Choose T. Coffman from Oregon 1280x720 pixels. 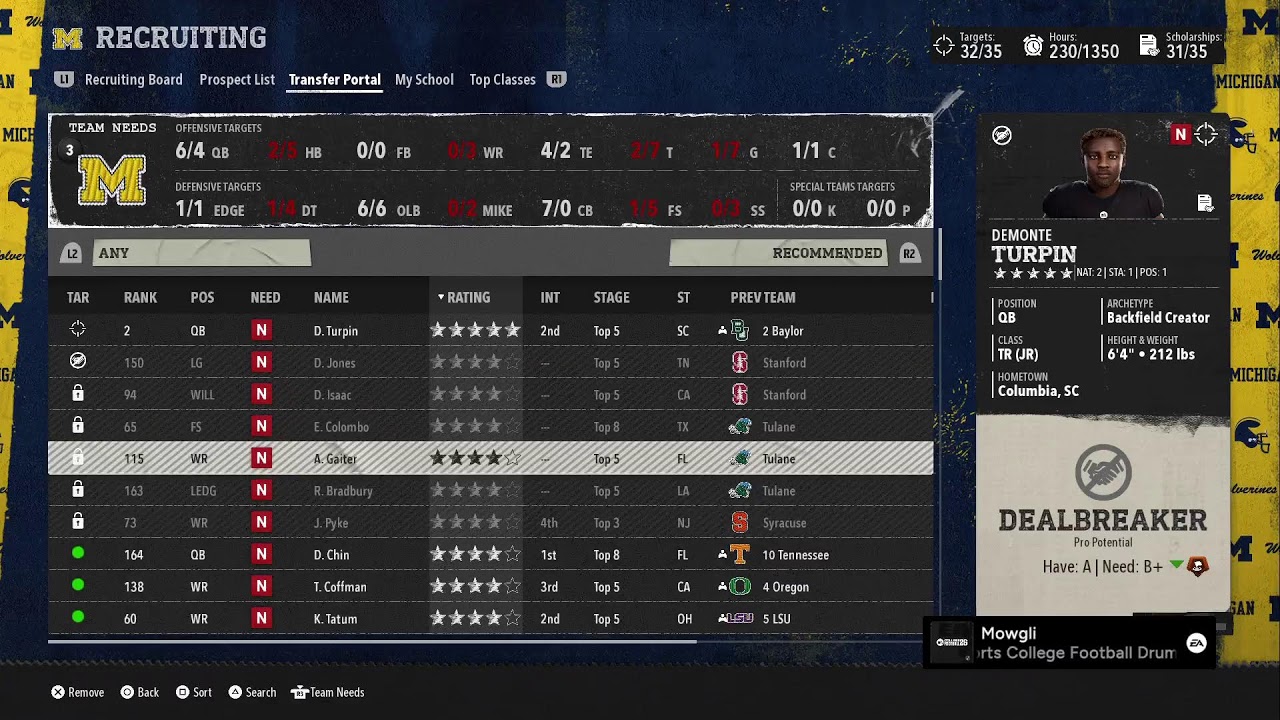click(x=340, y=587)
